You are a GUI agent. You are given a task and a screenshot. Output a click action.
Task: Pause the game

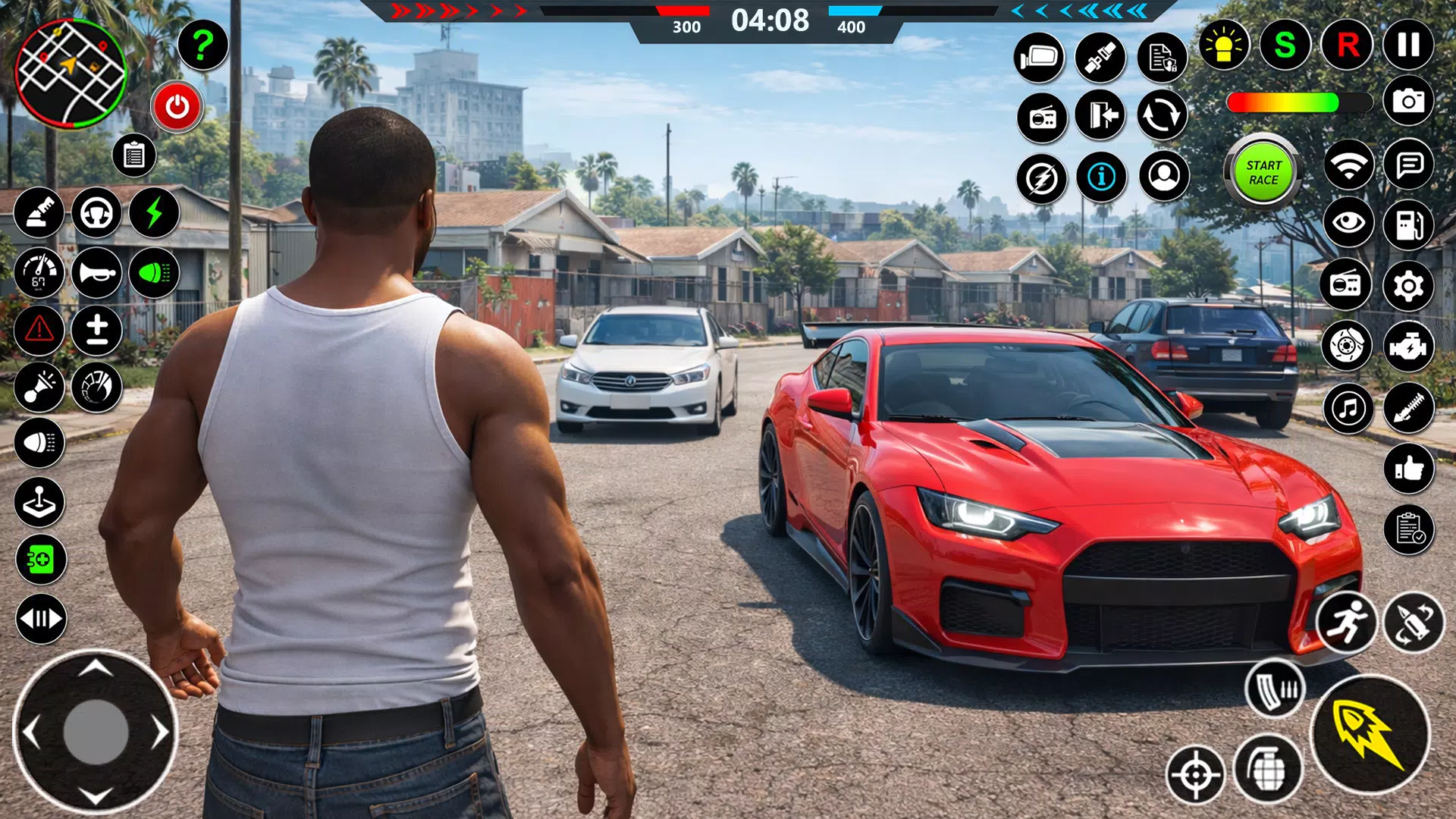[1408, 45]
